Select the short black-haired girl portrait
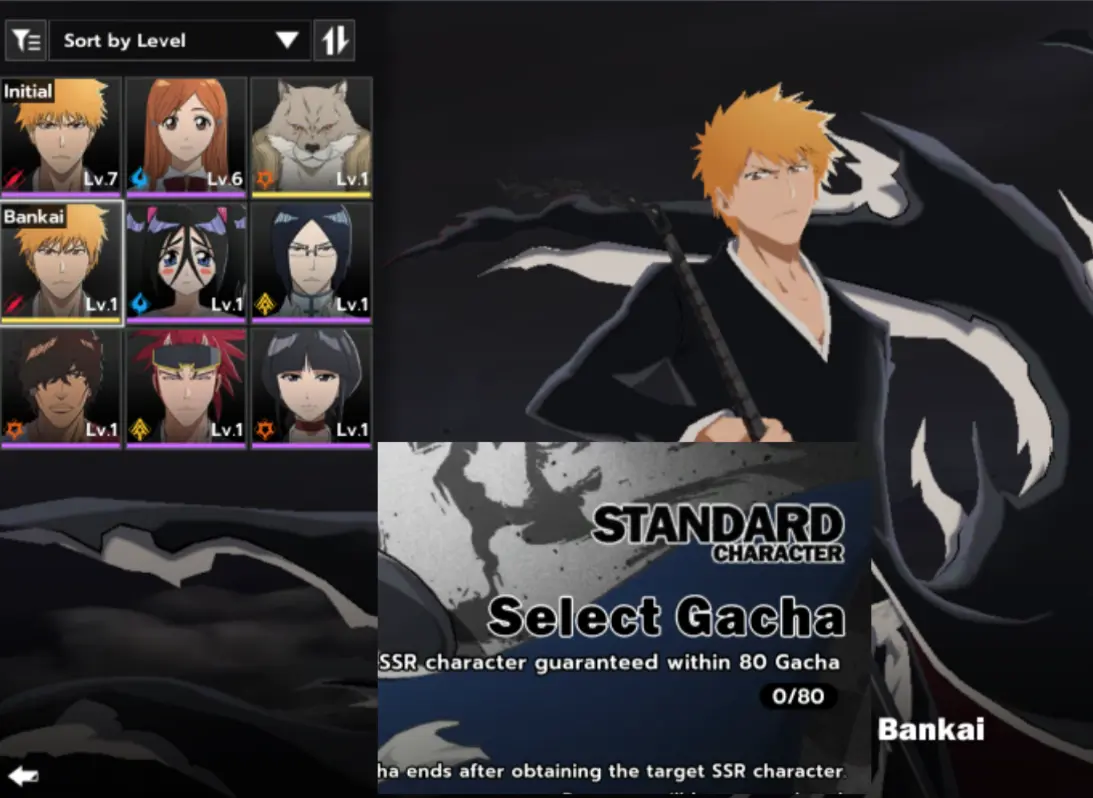This screenshot has height=798, width=1093. point(311,387)
